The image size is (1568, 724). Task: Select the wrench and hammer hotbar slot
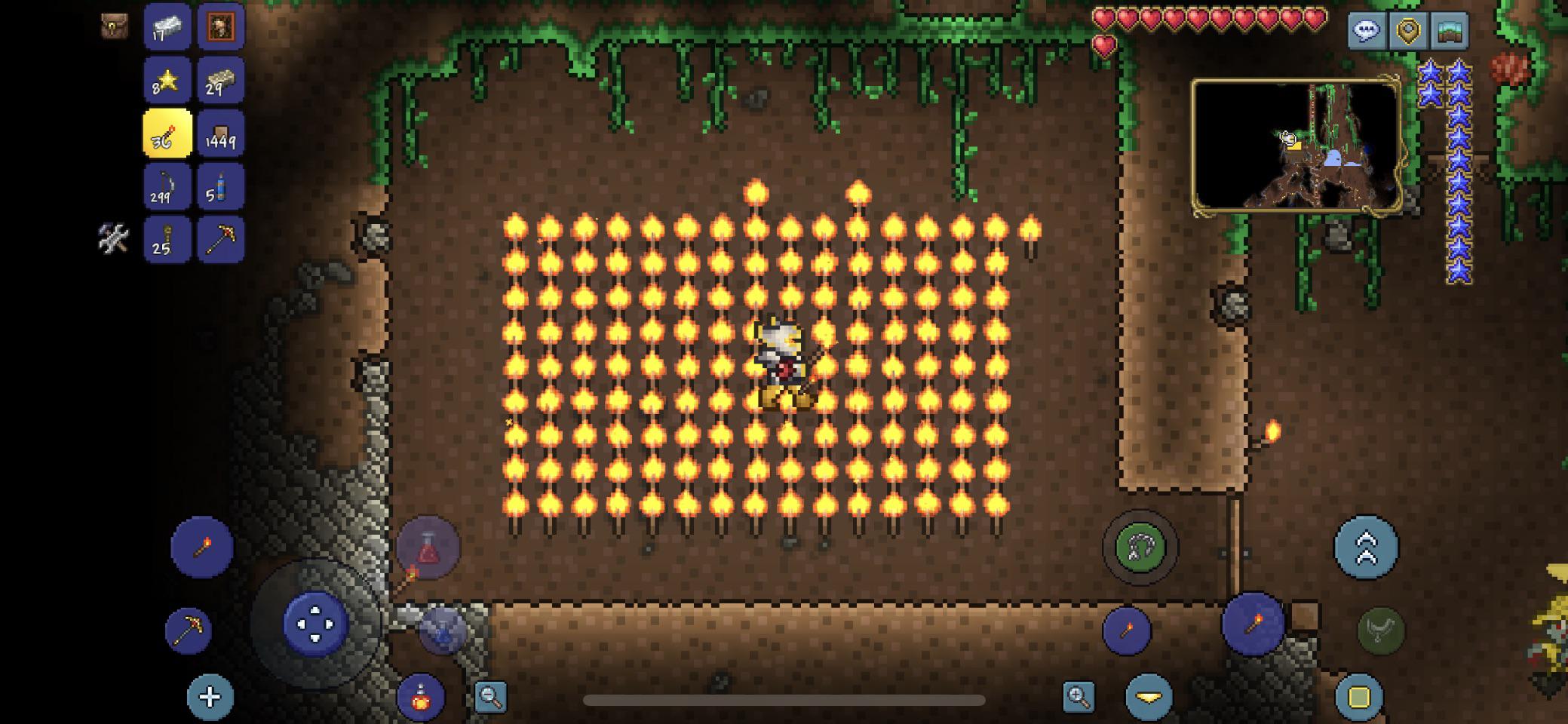click(115, 241)
